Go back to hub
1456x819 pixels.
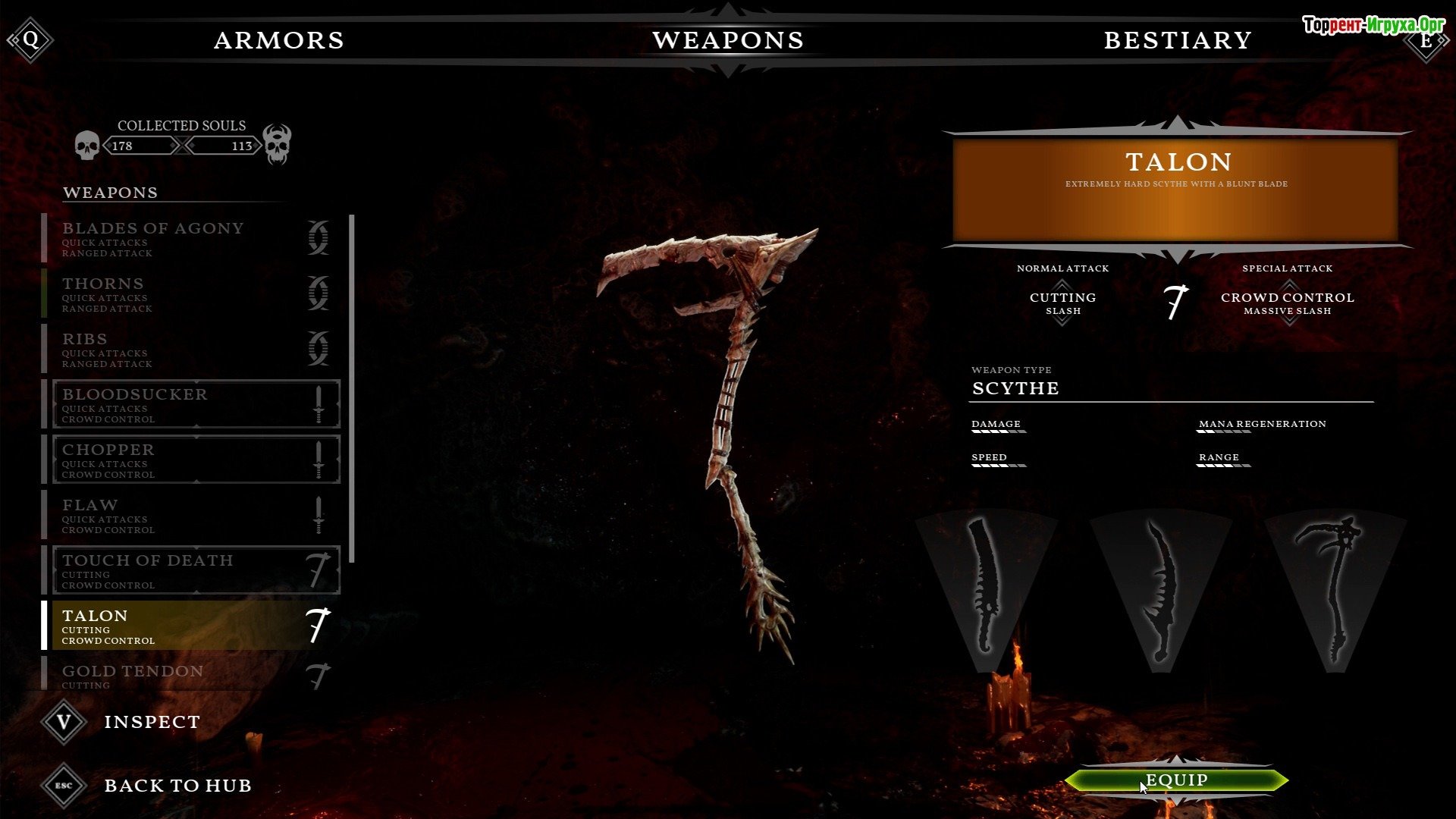[177, 786]
